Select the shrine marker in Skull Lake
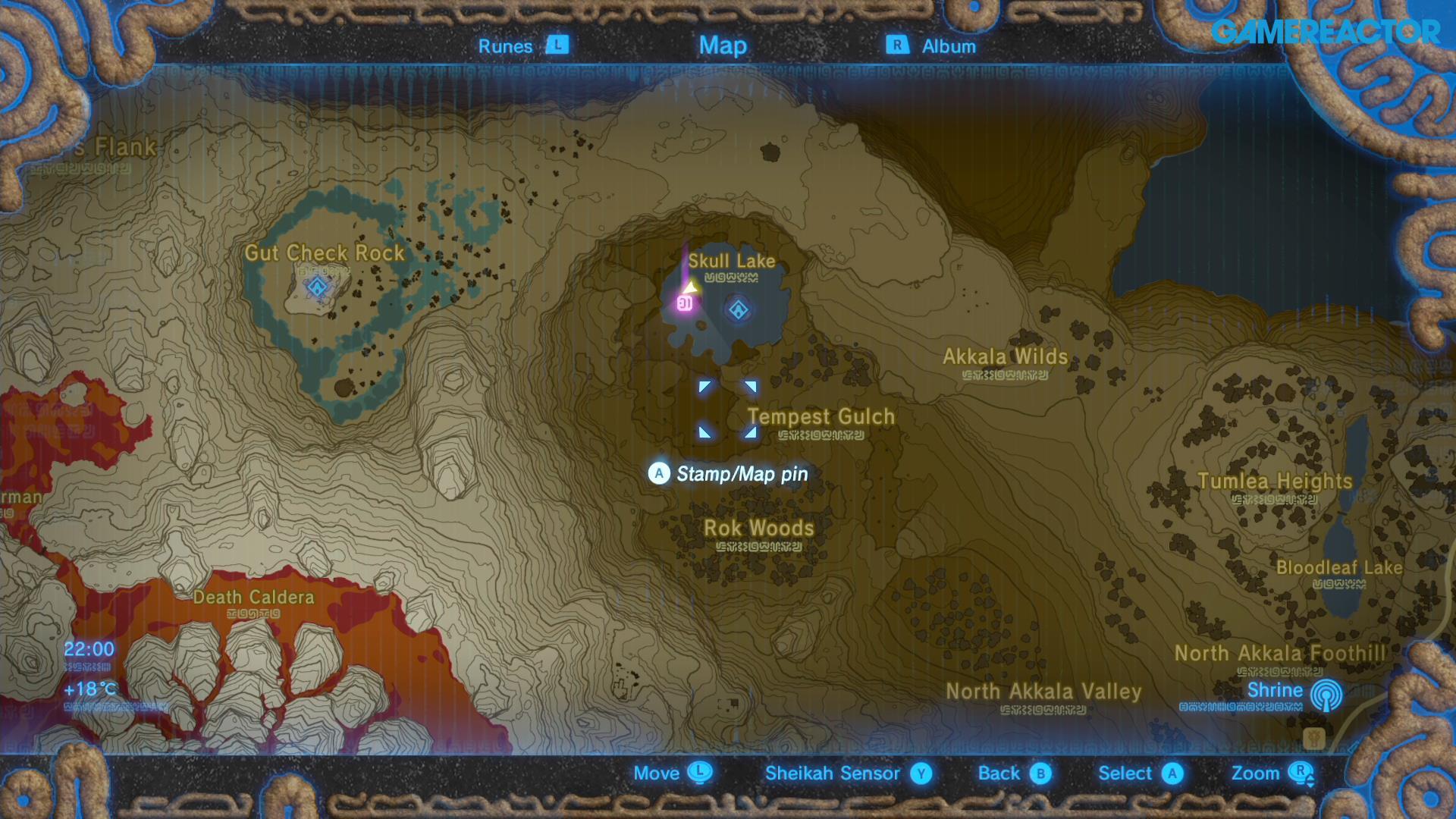Screen dimensions: 1456x819 (x=738, y=309)
